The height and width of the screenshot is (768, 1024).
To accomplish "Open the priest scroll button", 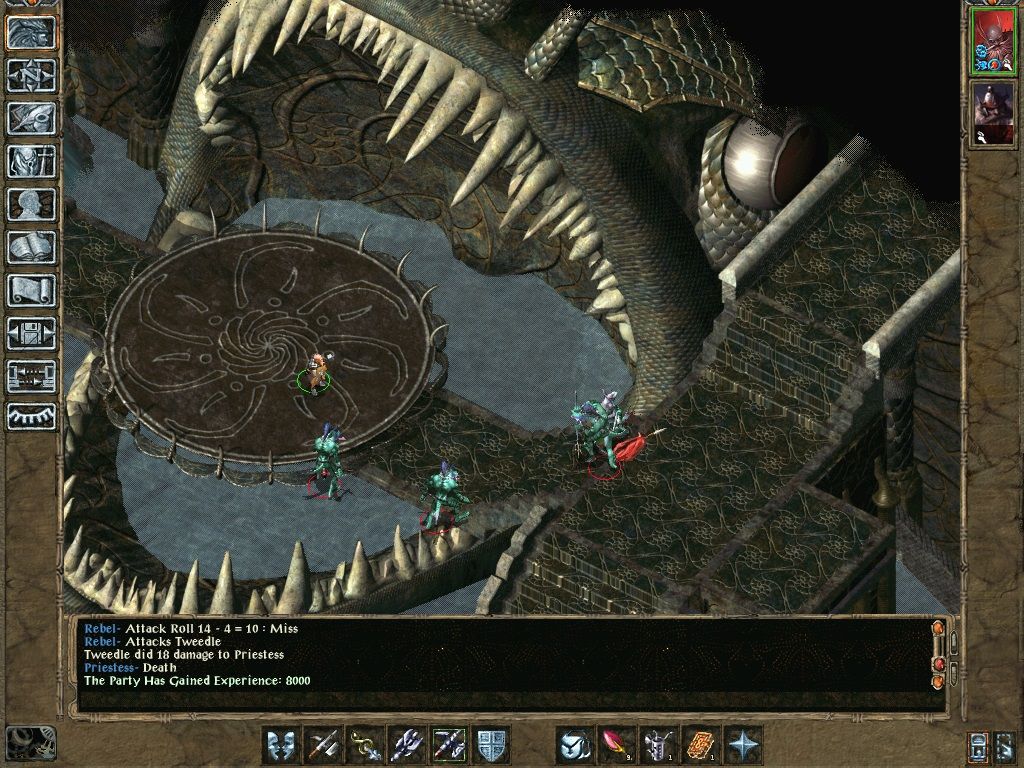I will pos(31,290).
